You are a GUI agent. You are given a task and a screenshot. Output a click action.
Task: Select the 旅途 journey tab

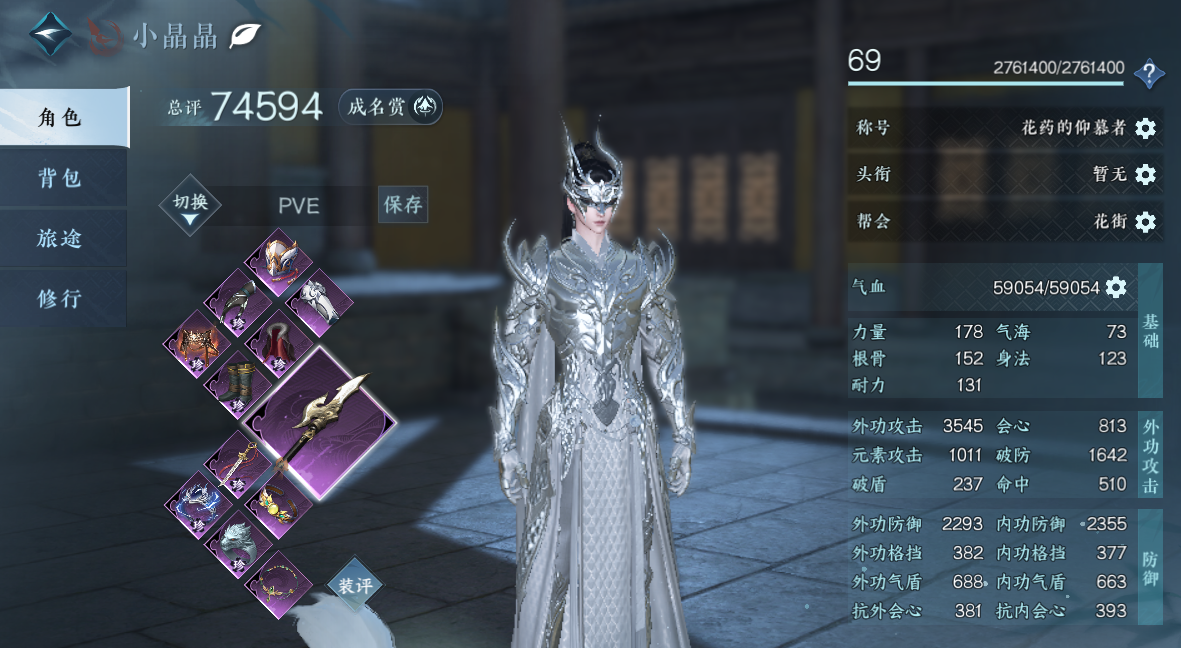point(62,239)
